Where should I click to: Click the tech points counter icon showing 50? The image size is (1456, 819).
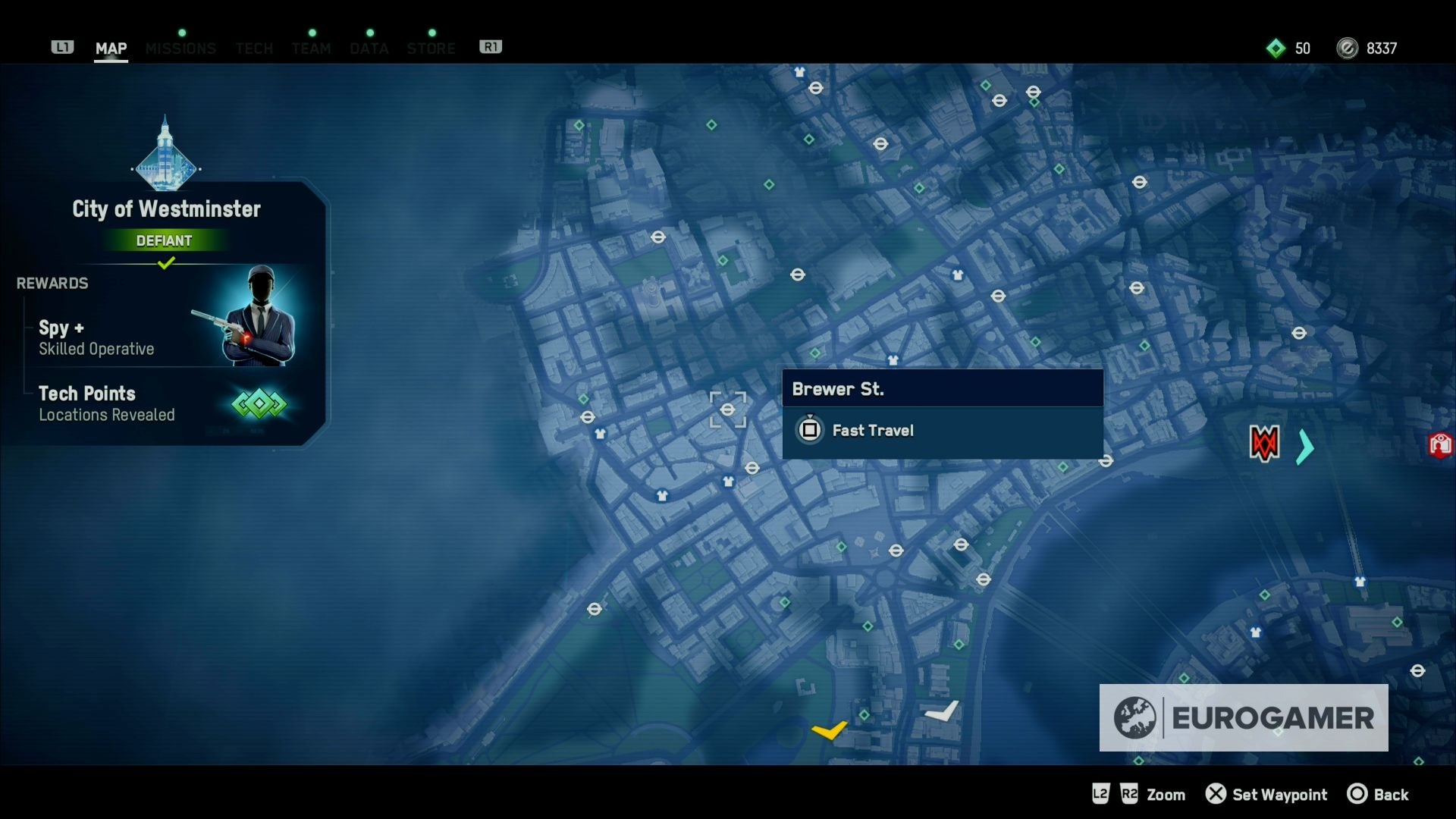coord(1276,48)
